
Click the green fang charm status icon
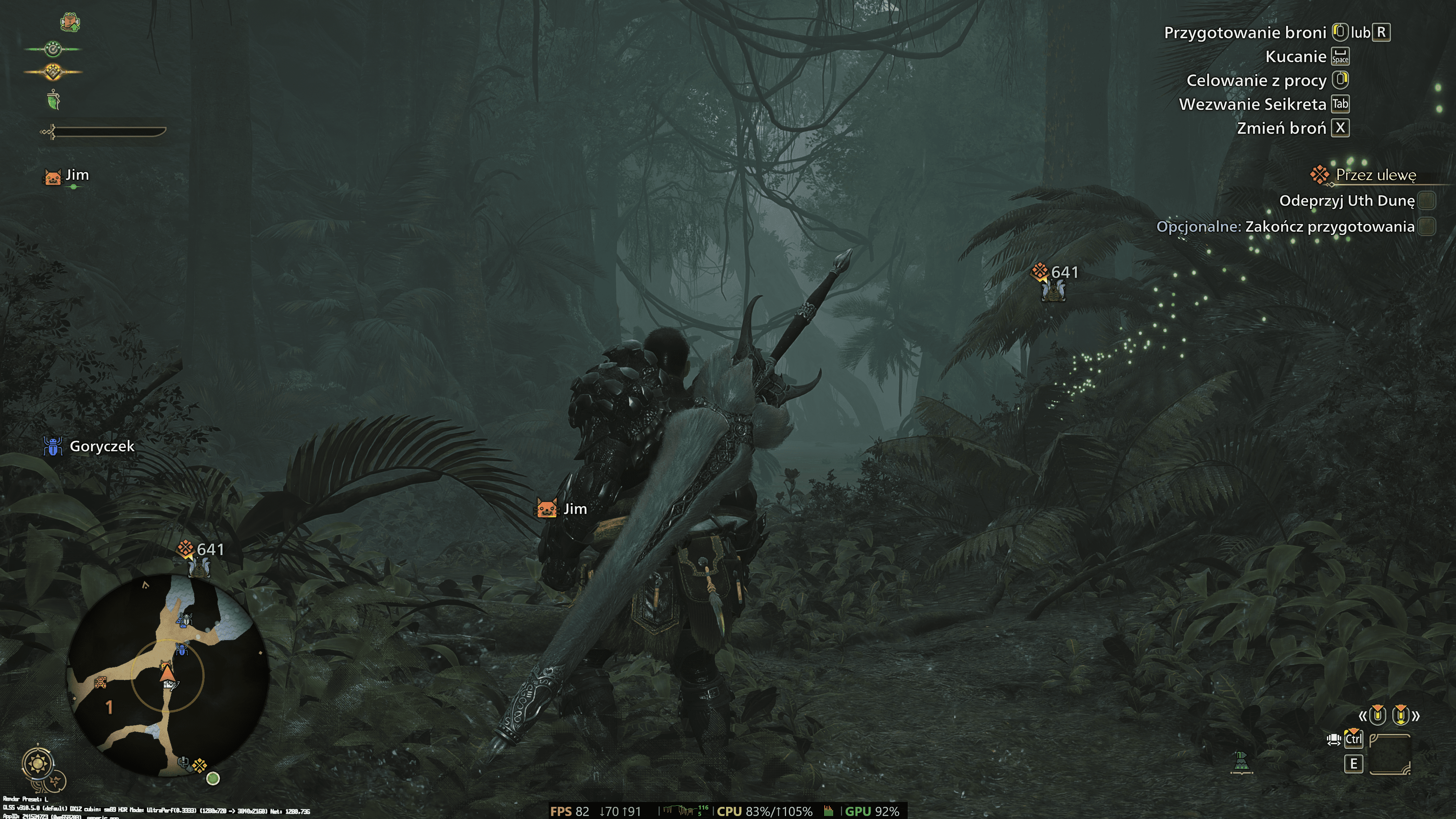(53, 100)
